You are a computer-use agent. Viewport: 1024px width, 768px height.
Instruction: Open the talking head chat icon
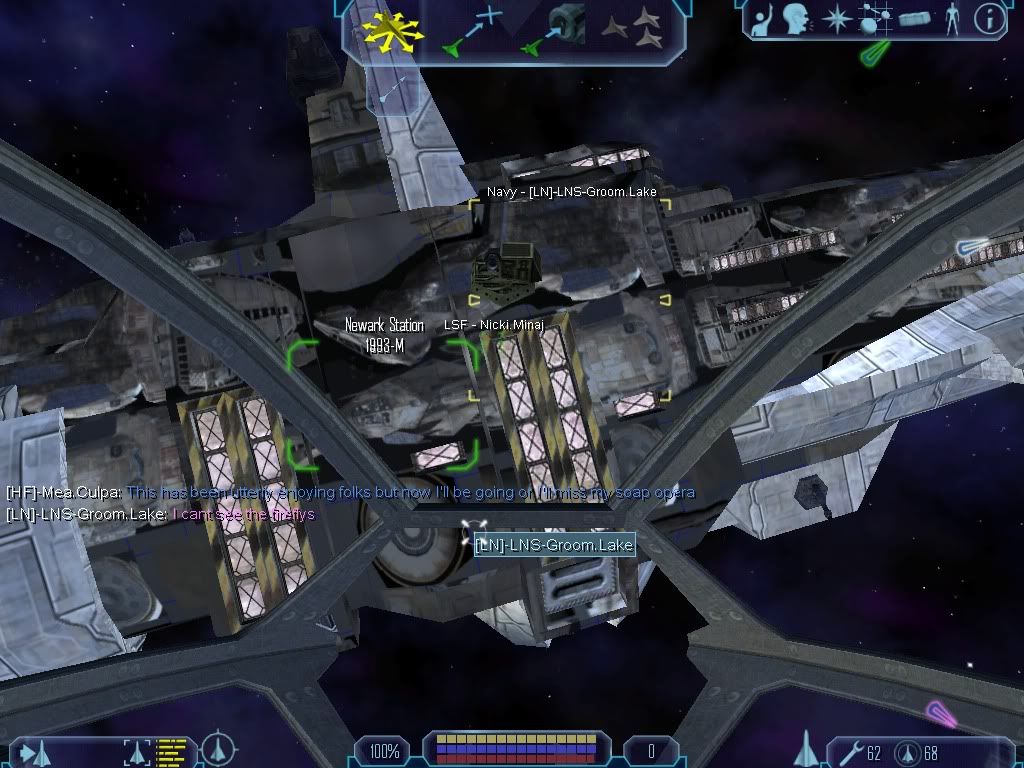coord(797,18)
